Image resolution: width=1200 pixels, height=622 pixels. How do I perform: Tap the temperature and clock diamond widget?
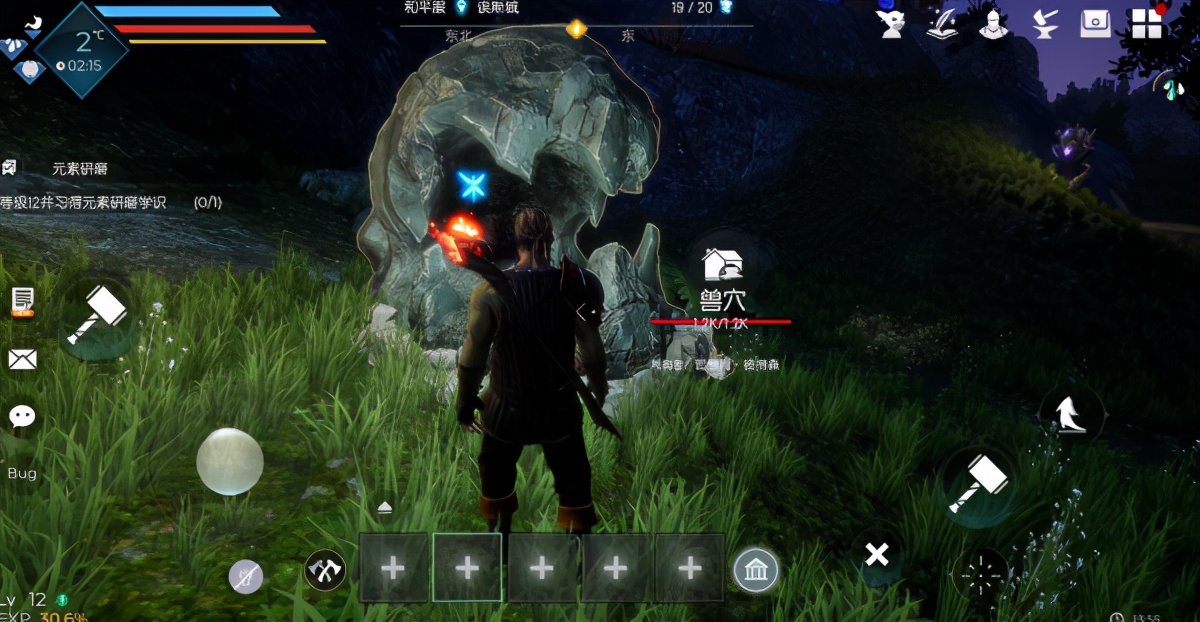pos(82,50)
